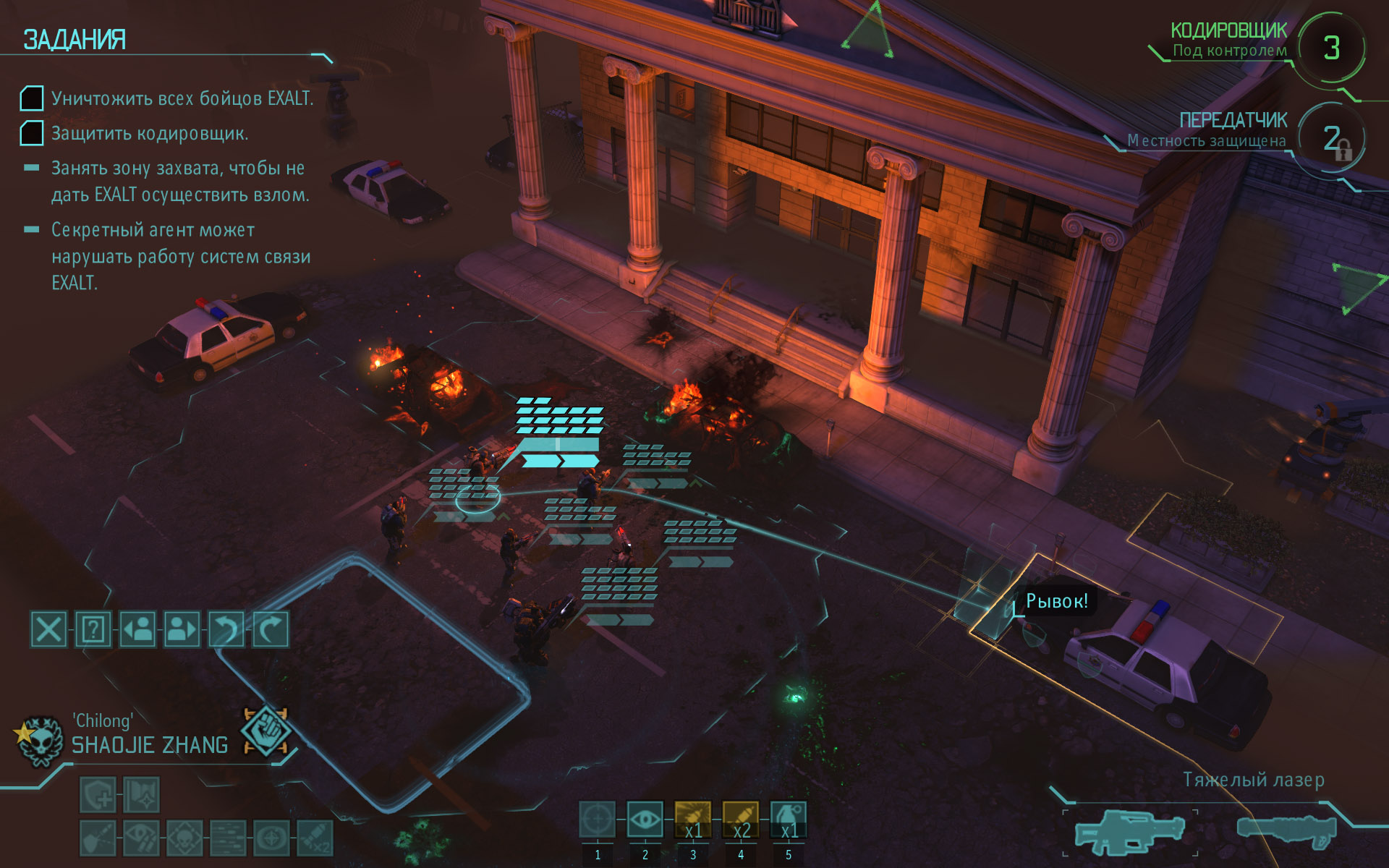
Task: Rotate the camera with the right curved arrow
Action: tap(270, 629)
